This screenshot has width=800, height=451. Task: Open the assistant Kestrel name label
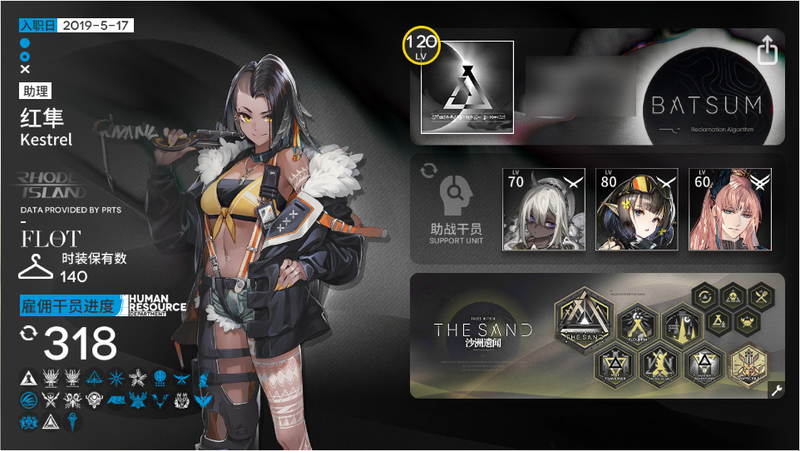pyautogui.click(x=41, y=129)
